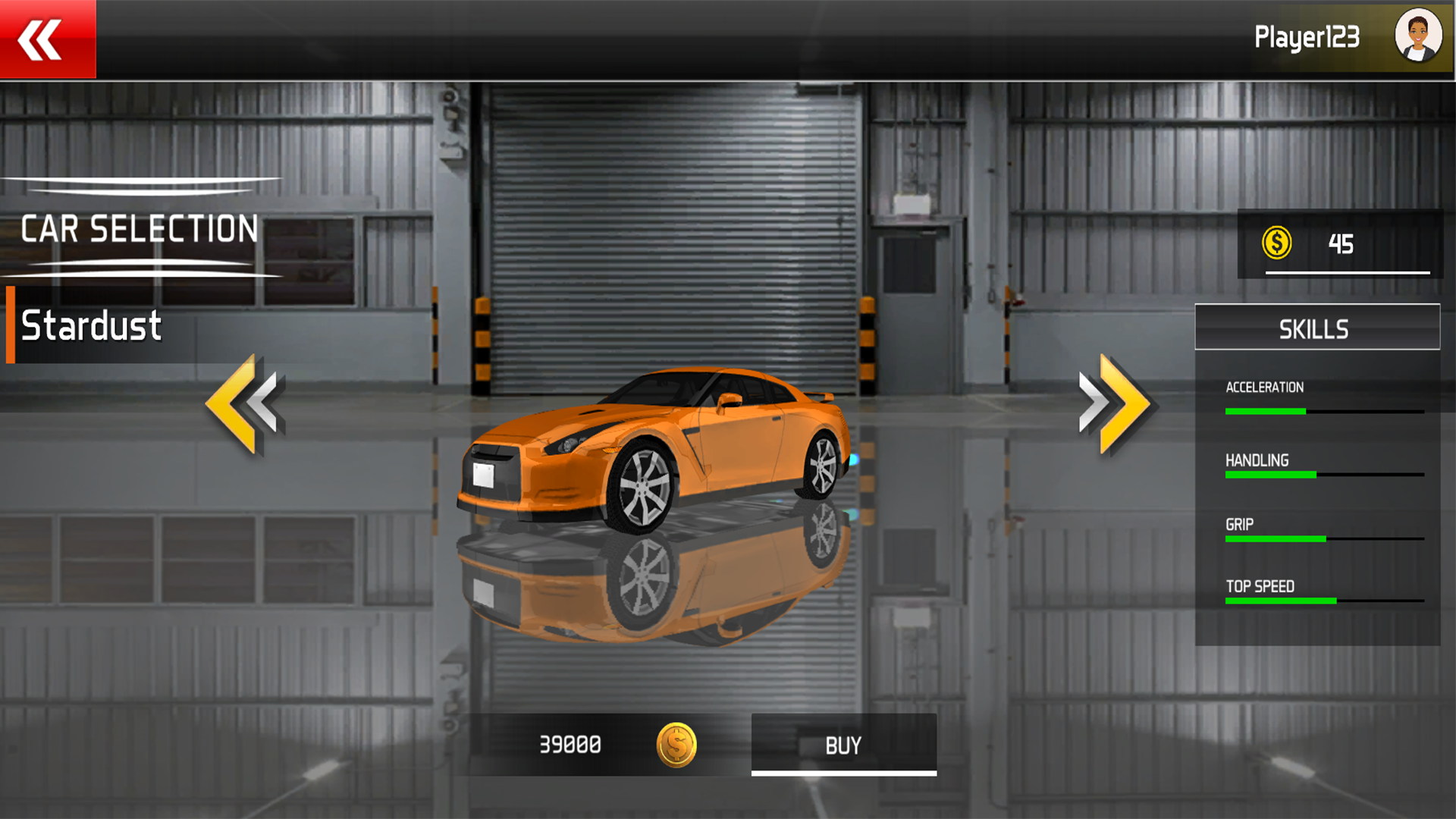The image size is (1456, 819).
Task: Click the orange accent bar beside Stardust
Action: (x=11, y=326)
